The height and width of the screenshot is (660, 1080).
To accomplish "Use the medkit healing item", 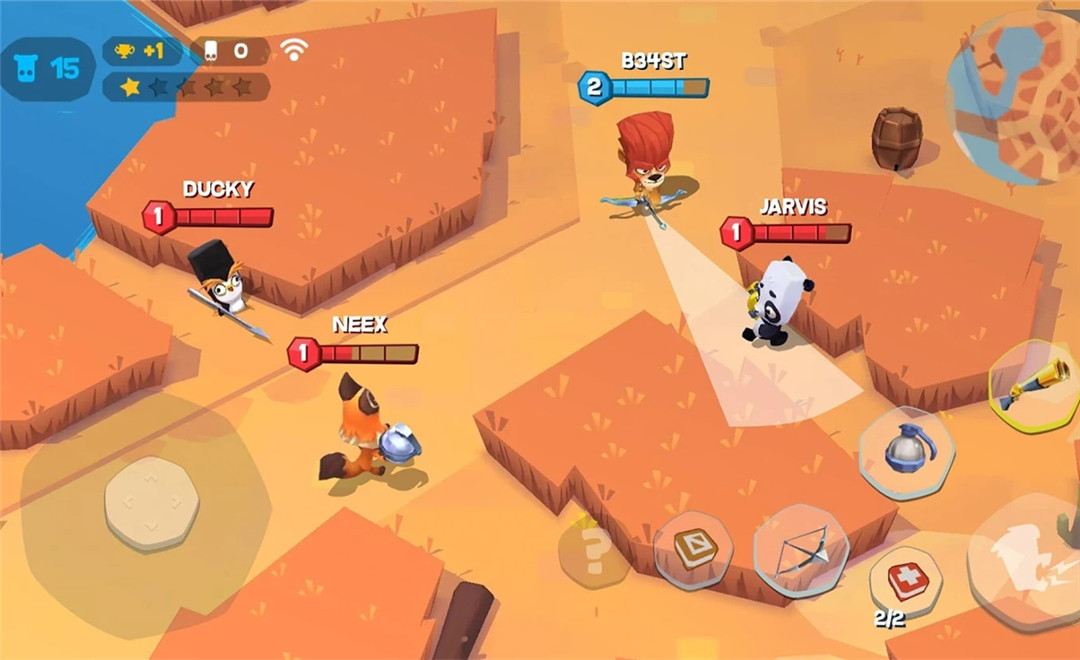I will 905,580.
